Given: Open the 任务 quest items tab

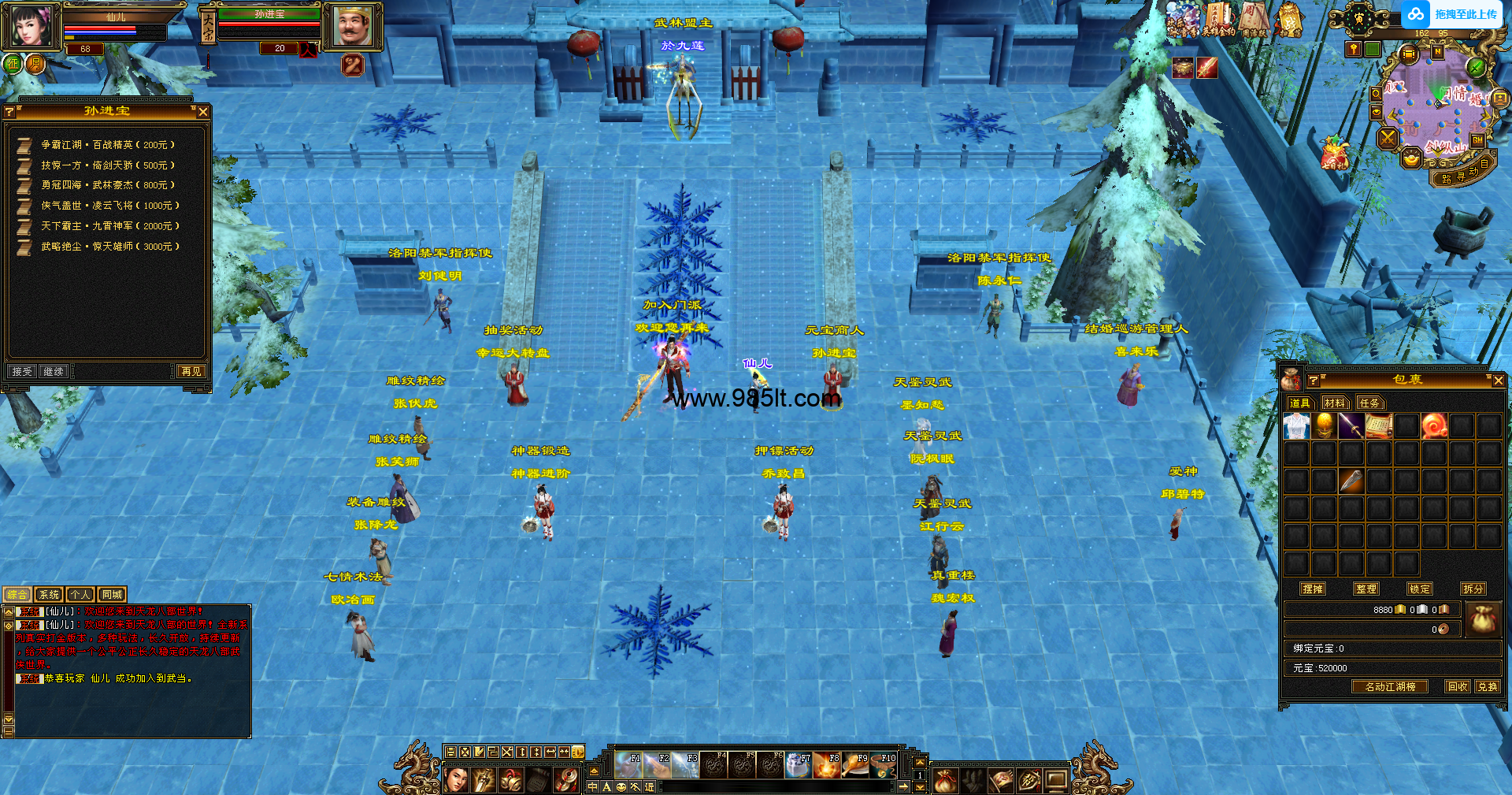Looking at the screenshot, I should click(x=1369, y=403).
